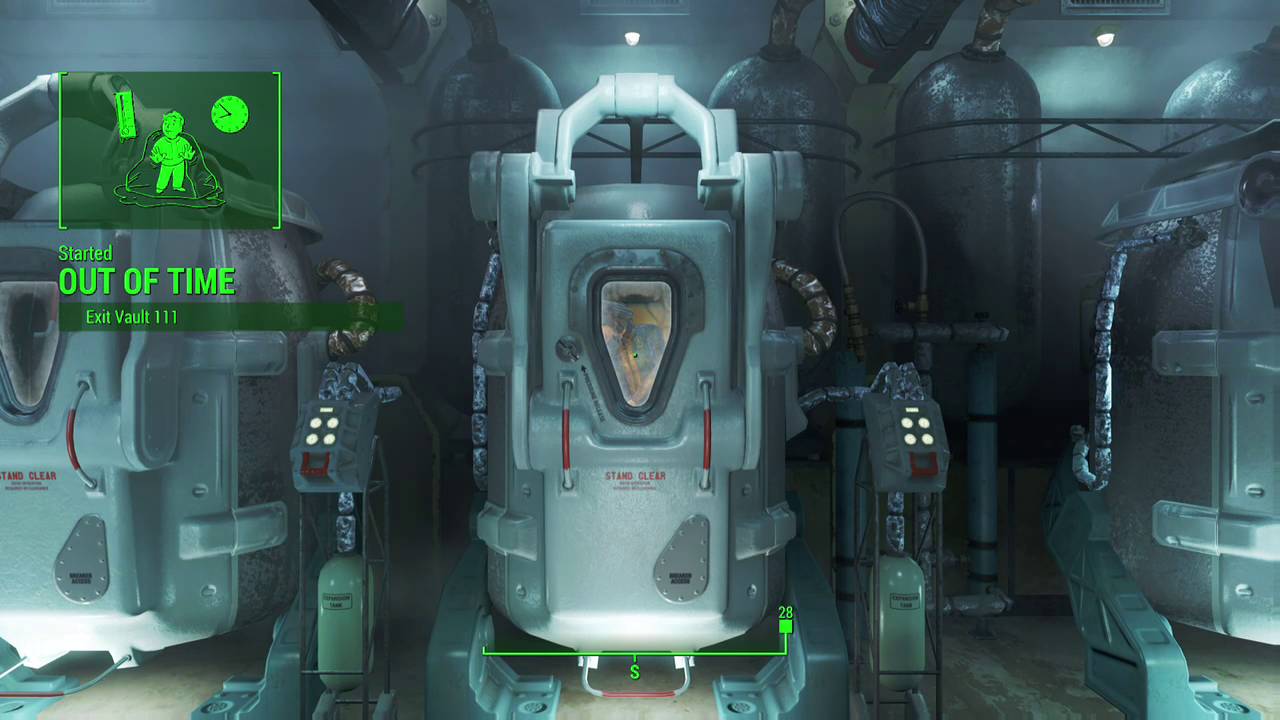
Task: Select the Exit Vault 111 objective
Action: (132, 317)
